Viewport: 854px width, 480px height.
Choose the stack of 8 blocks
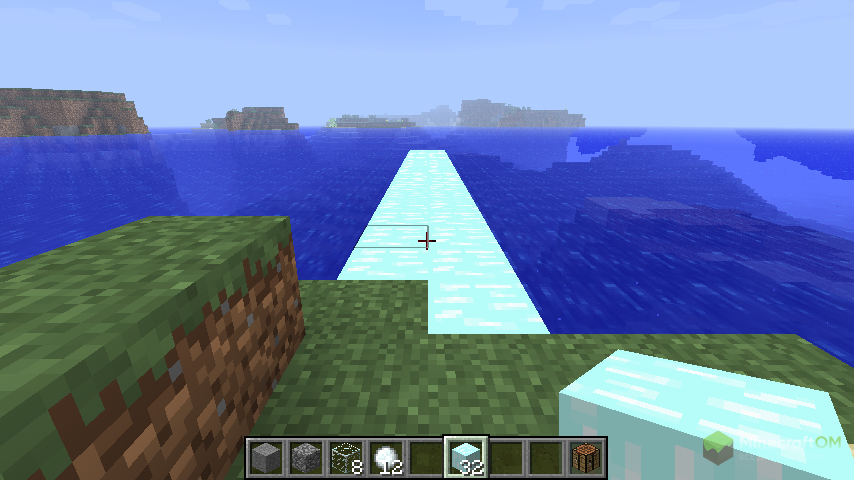point(345,458)
